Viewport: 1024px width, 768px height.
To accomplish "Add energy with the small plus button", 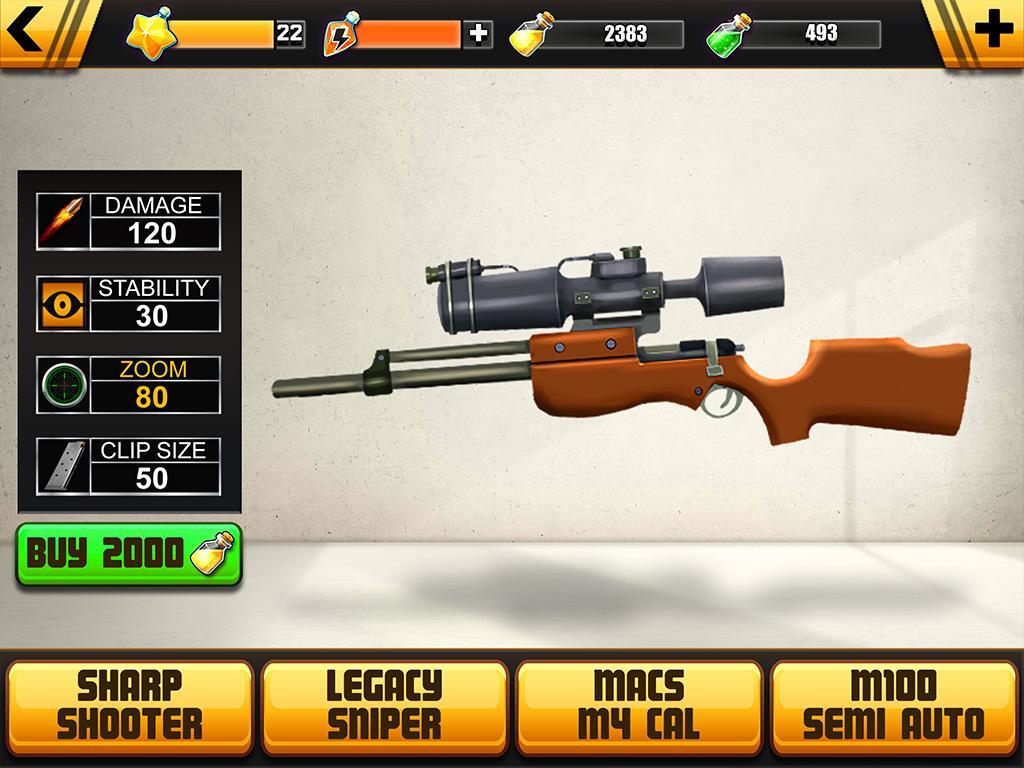I will (x=480, y=34).
